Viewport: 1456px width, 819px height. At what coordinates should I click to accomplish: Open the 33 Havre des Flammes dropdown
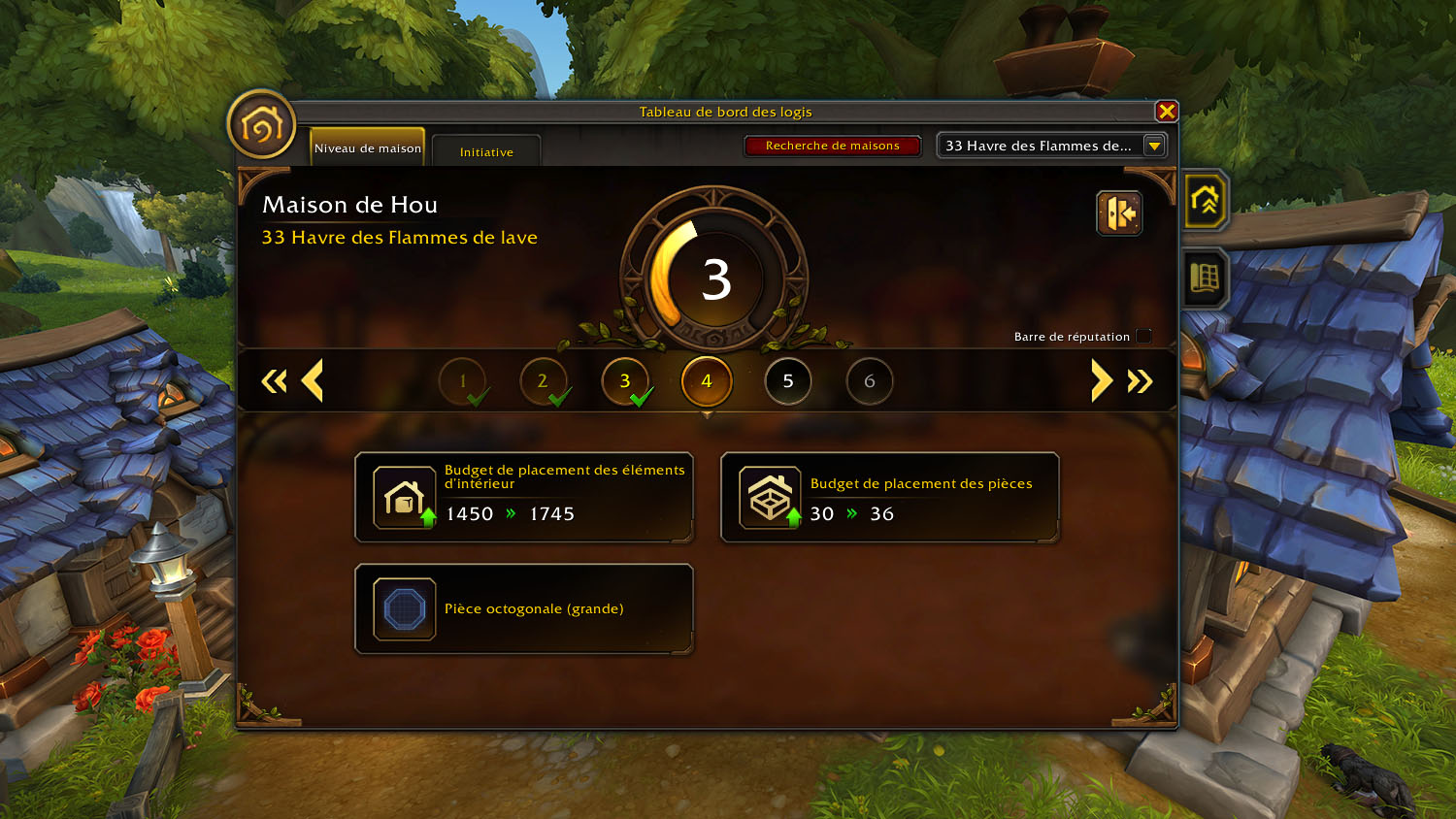(x=1154, y=146)
